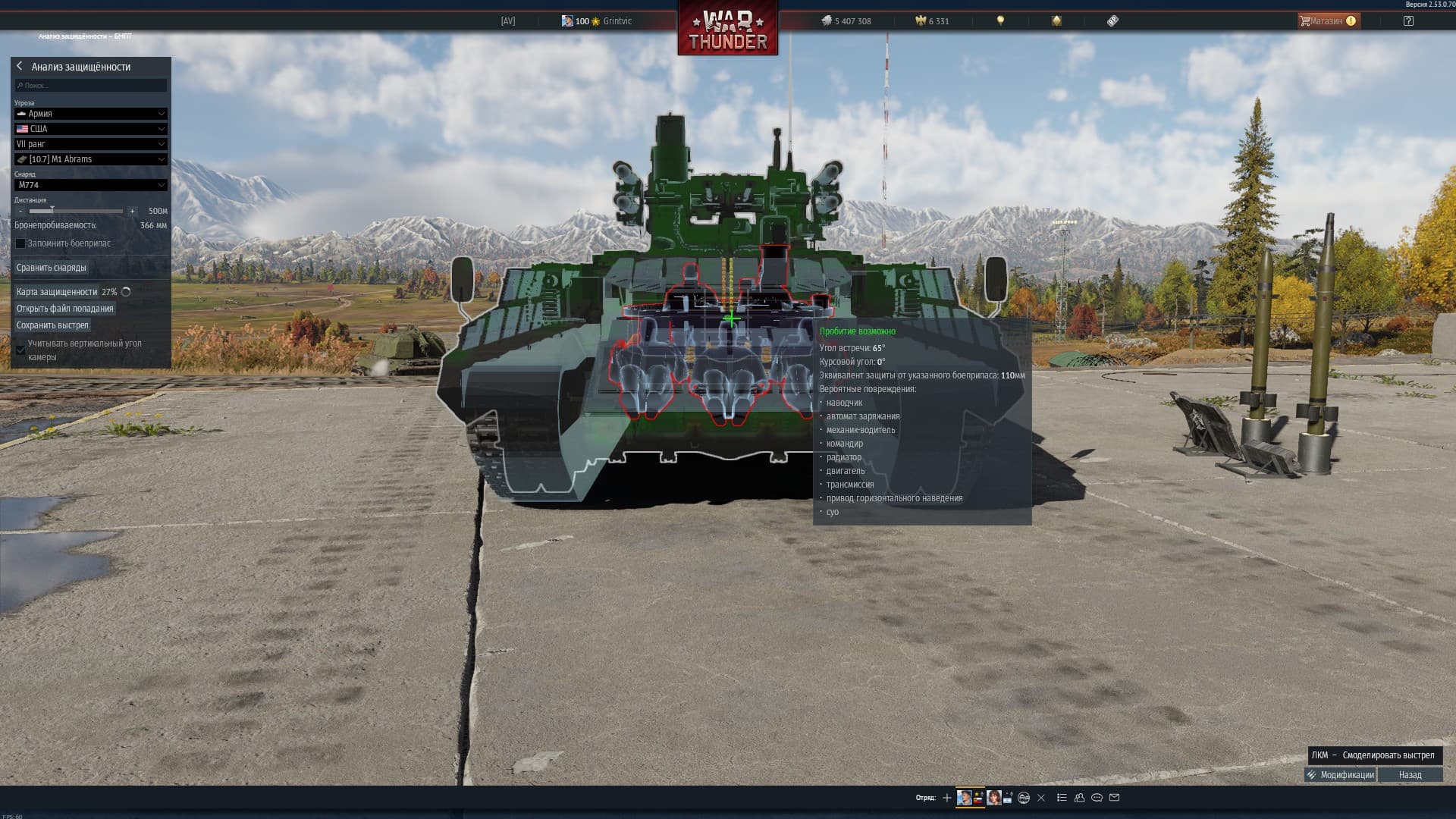Open the mail envelope icon

click(x=1114, y=798)
